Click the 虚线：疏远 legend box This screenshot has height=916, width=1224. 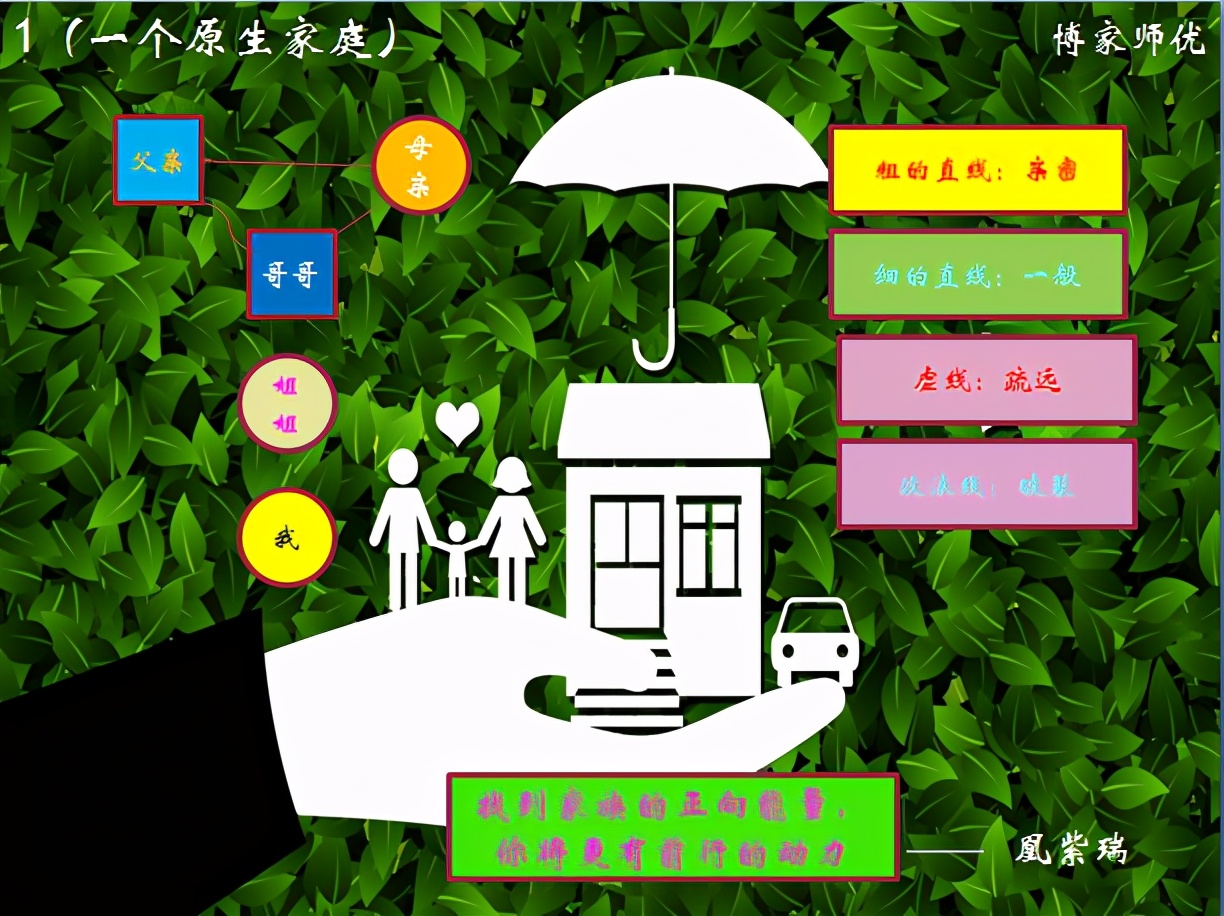coord(986,380)
